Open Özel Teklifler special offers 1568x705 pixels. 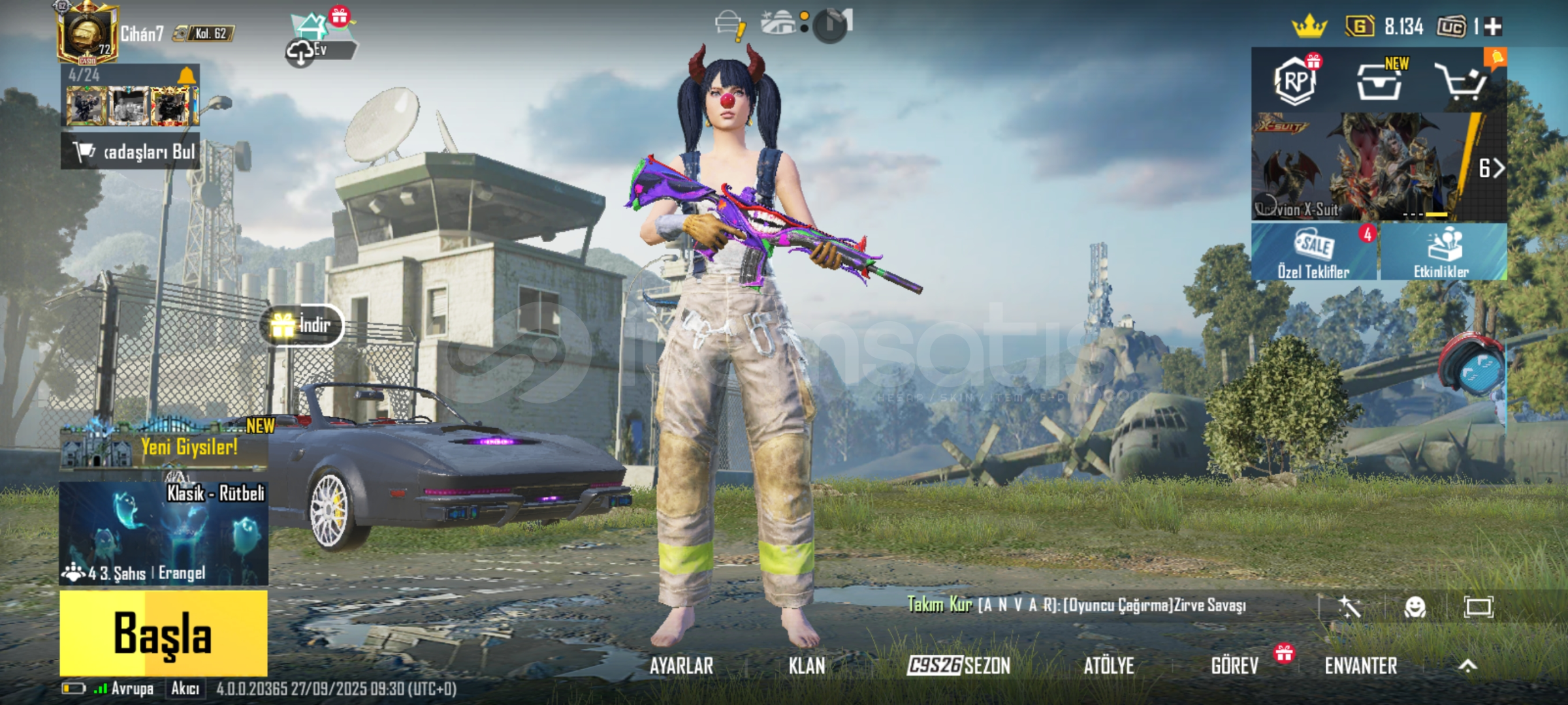(1313, 252)
